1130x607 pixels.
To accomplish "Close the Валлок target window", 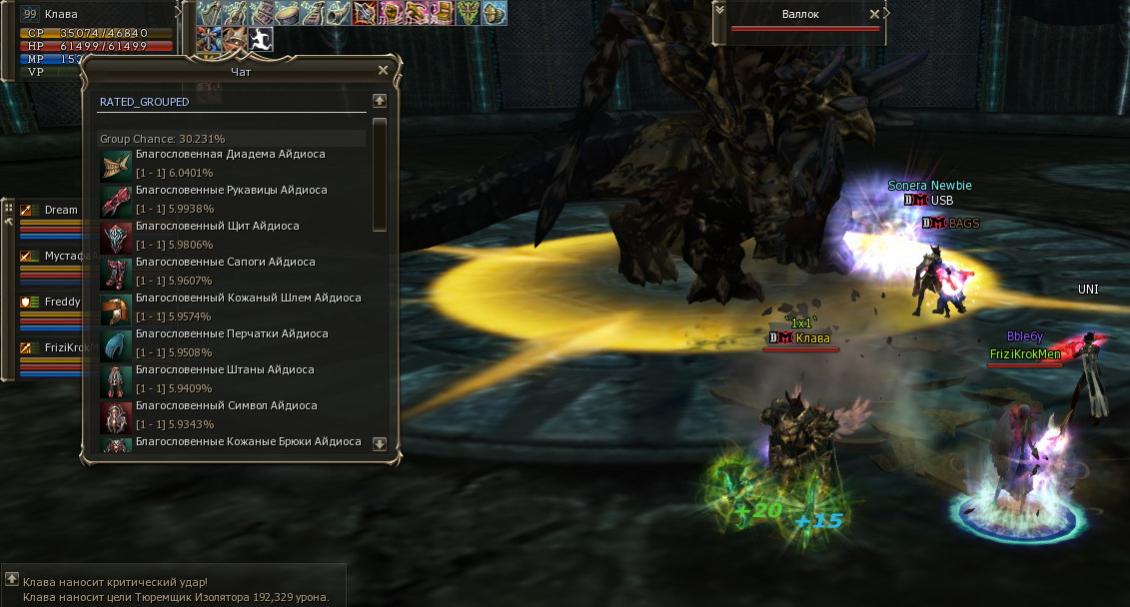I will pos(875,15).
